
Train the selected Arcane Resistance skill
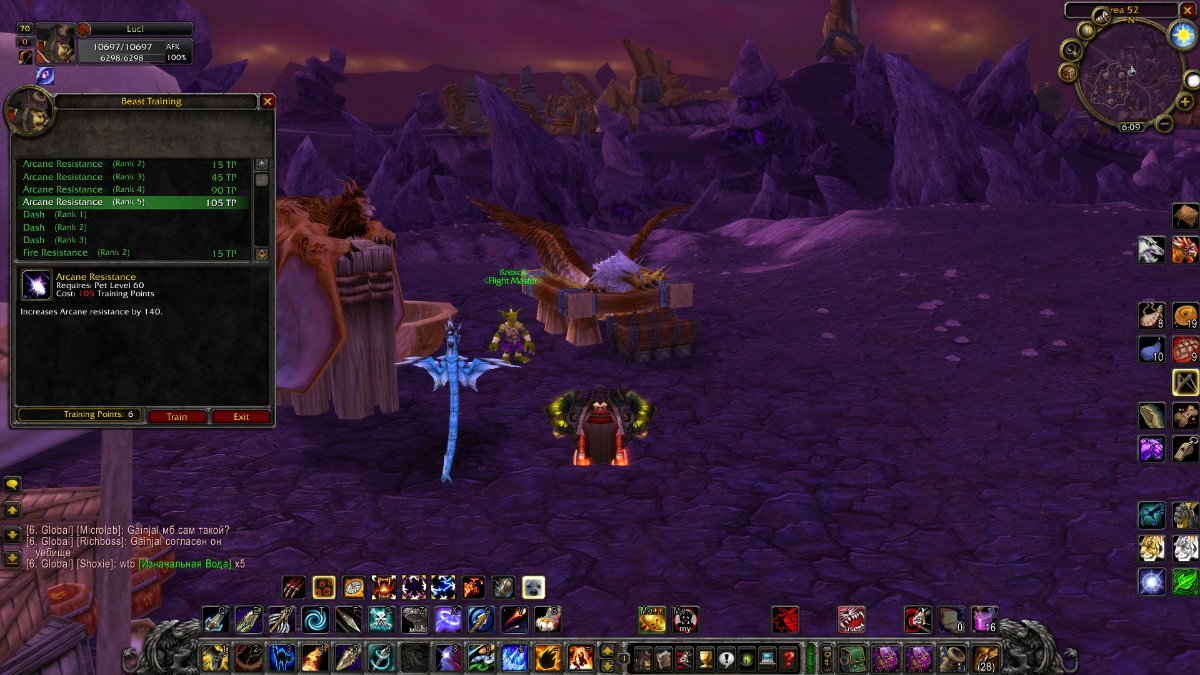tap(177, 416)
